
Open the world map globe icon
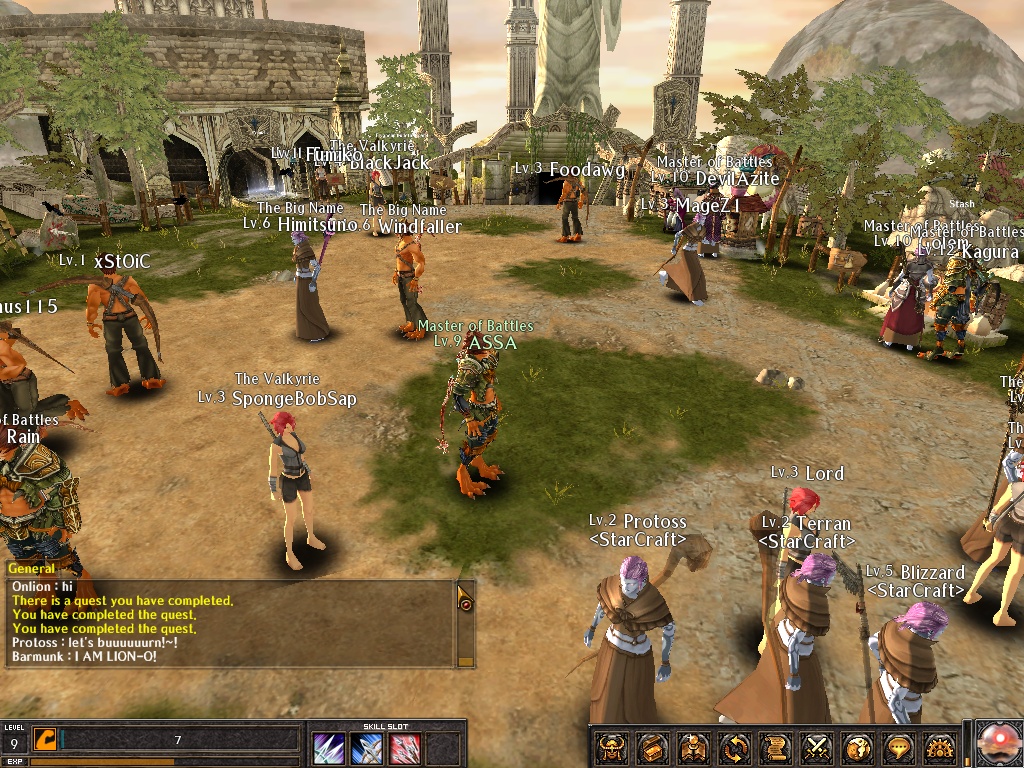tap(858, 747)
